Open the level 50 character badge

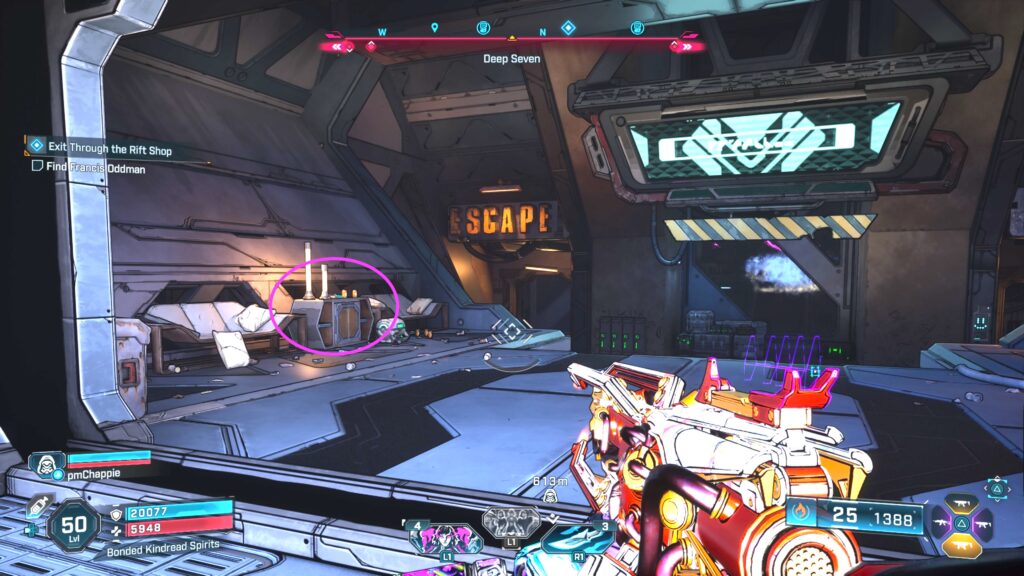(75, 522)
